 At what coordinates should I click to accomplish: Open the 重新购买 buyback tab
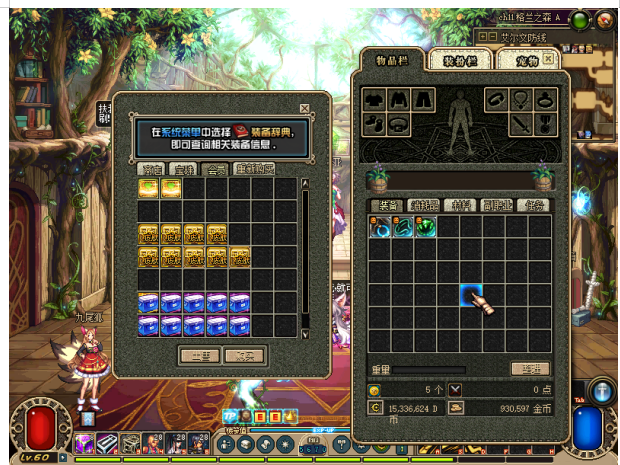[255, 169]
